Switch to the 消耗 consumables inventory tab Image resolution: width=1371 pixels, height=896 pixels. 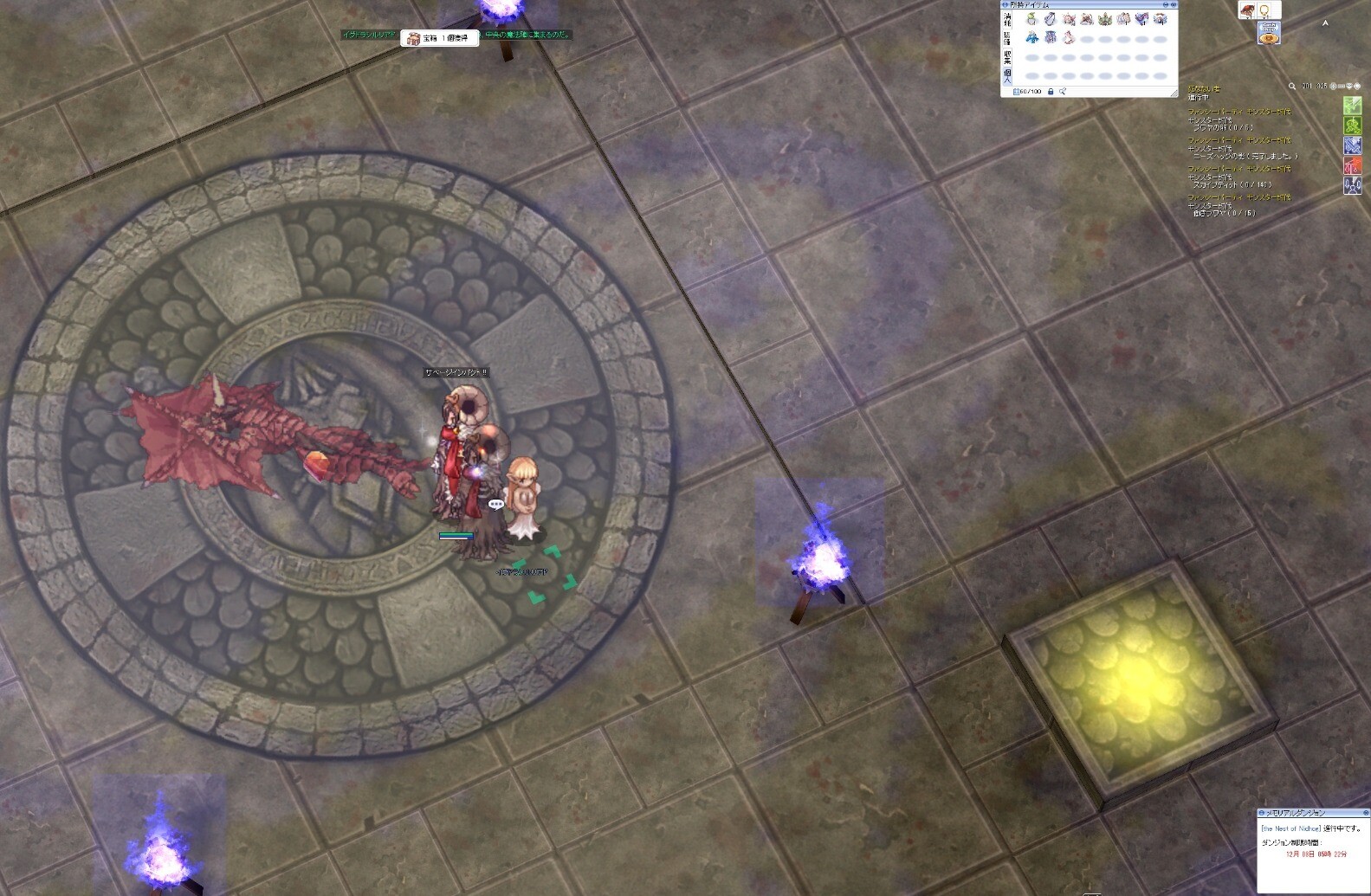pyautogui.click(x=1007, y=19)
